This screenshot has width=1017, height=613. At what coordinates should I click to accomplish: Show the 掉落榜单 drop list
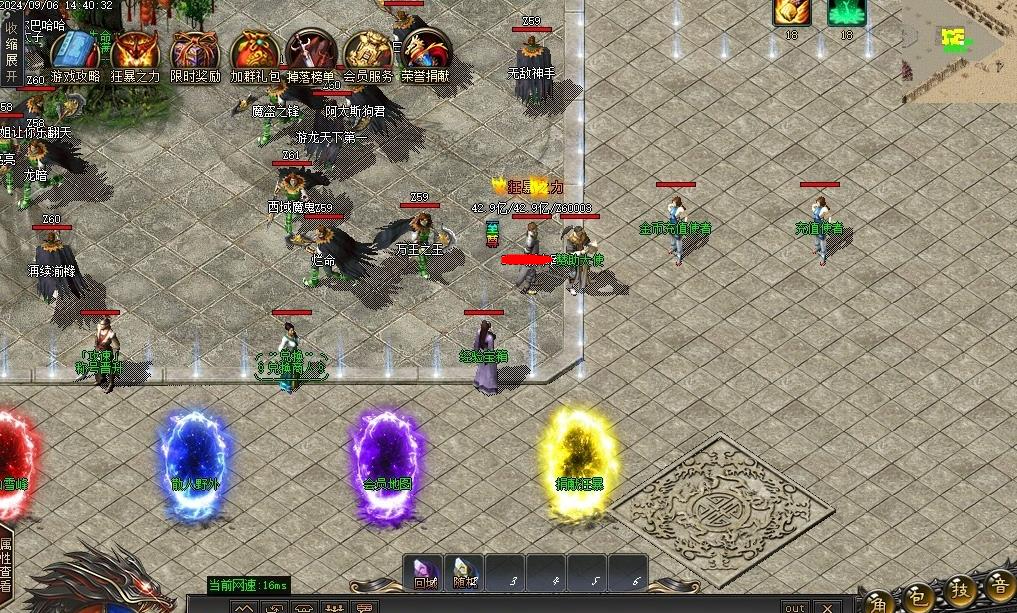click(x=311, y=53)
